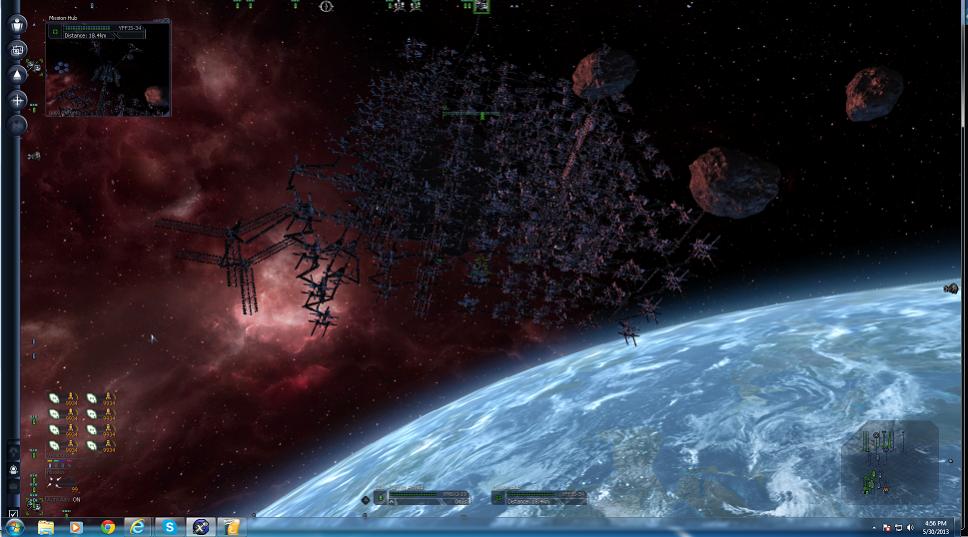Open the Windows Start menu
The width and height of the screenshot is (968, 537).
(15, 527)
